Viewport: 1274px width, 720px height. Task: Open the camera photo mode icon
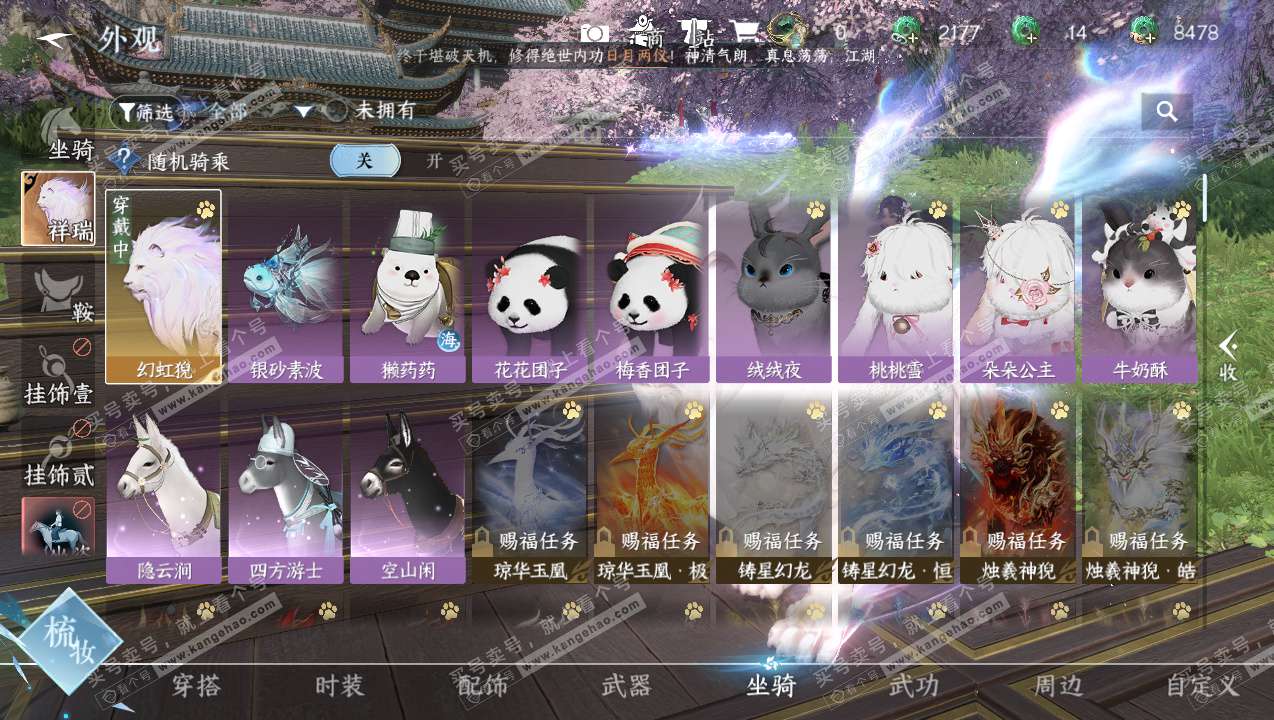point(595,33)
